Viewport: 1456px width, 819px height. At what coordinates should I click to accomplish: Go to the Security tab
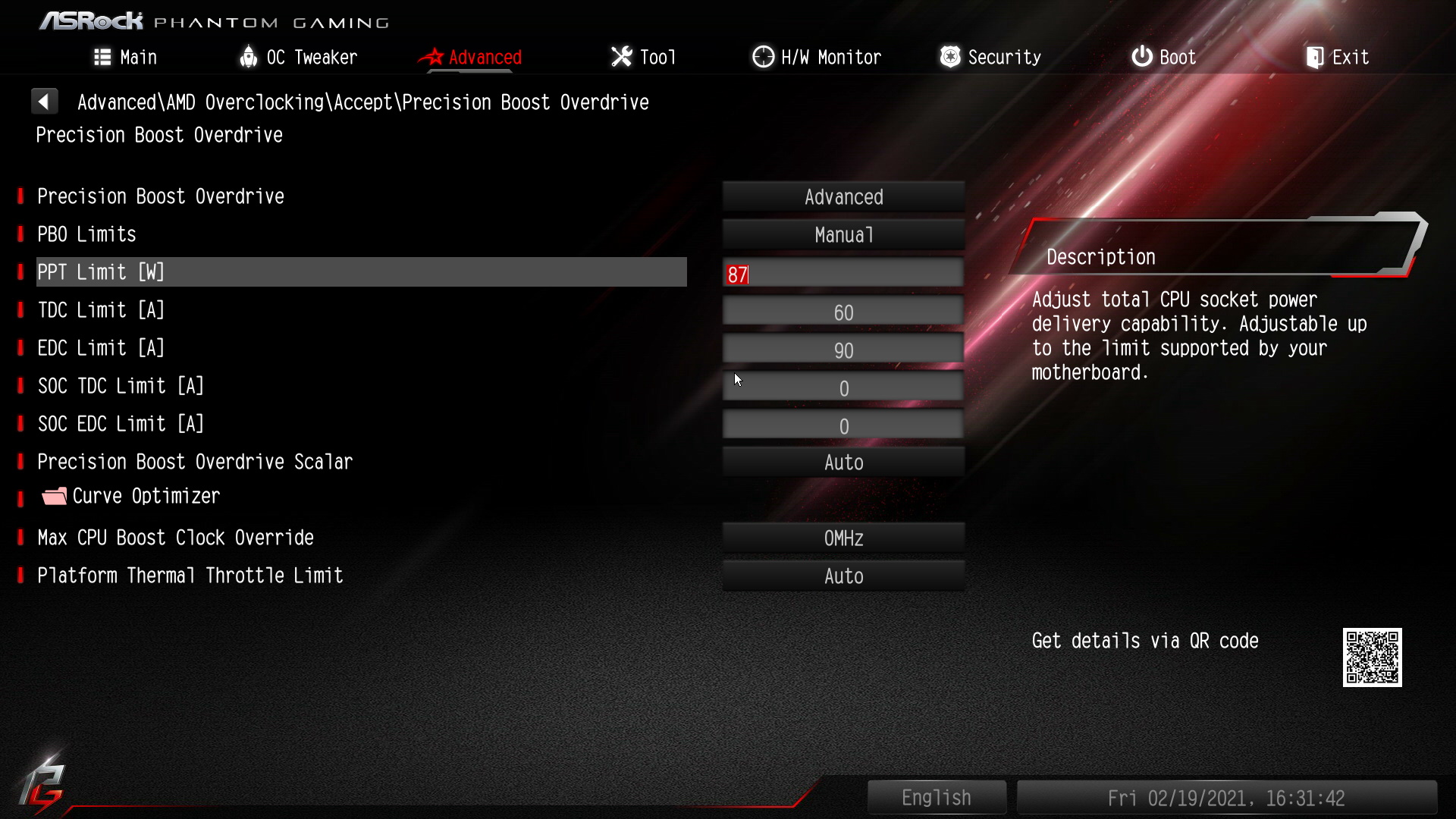990,57
